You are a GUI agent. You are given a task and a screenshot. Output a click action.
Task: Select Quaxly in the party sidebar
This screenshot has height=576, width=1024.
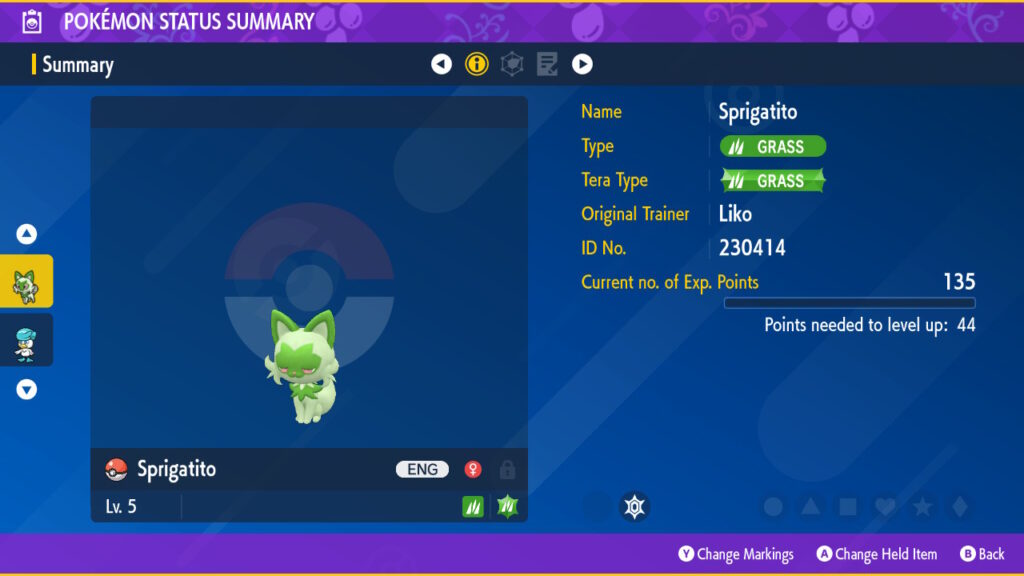[x=26, y=340]
